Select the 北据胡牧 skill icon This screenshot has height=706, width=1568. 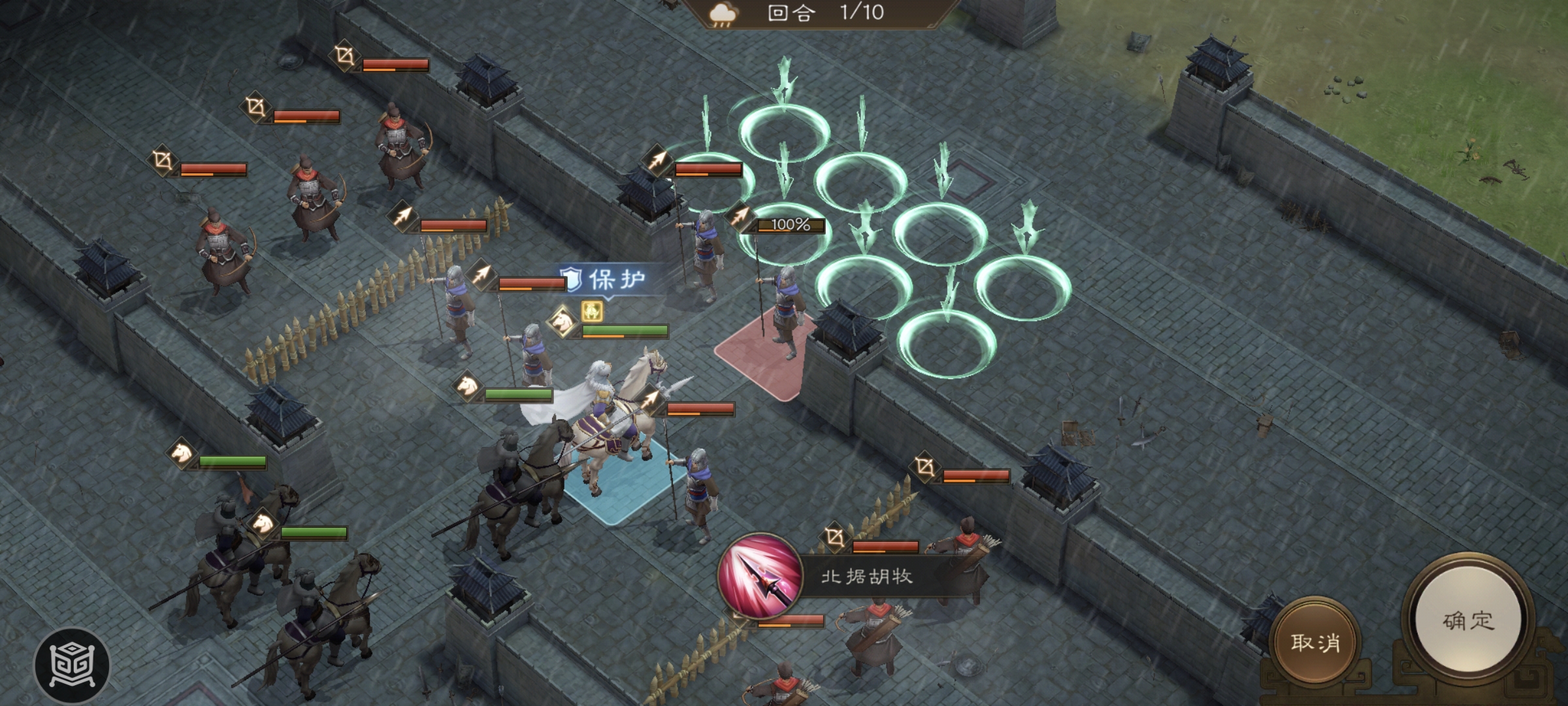(760, 575)
